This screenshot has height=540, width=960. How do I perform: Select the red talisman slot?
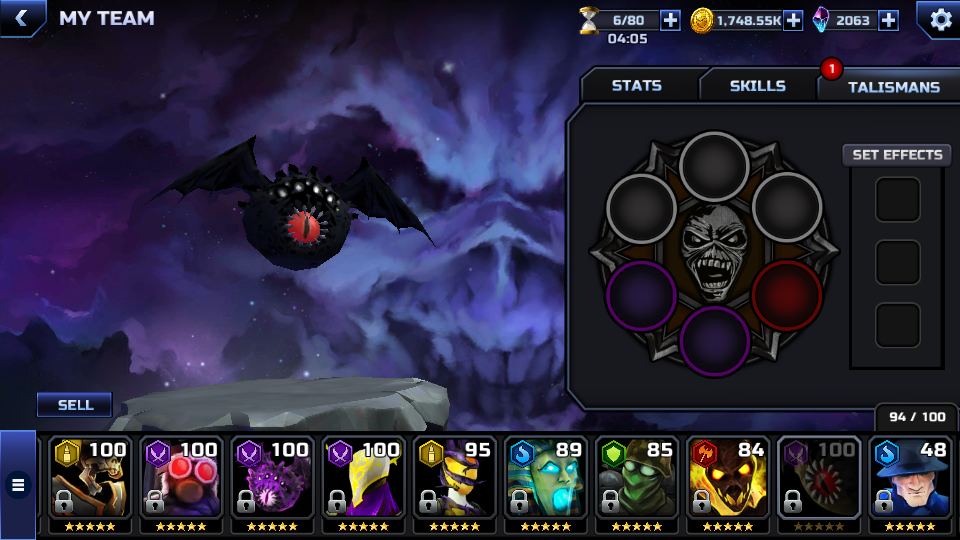[x=787, y=296]
